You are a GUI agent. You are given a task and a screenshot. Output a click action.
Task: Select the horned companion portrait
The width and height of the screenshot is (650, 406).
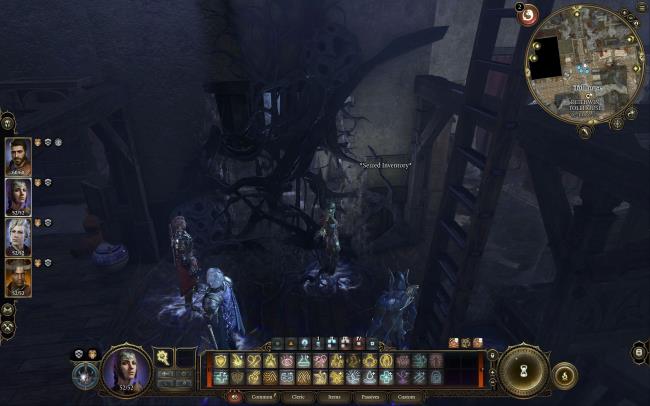tap(18, 277)
